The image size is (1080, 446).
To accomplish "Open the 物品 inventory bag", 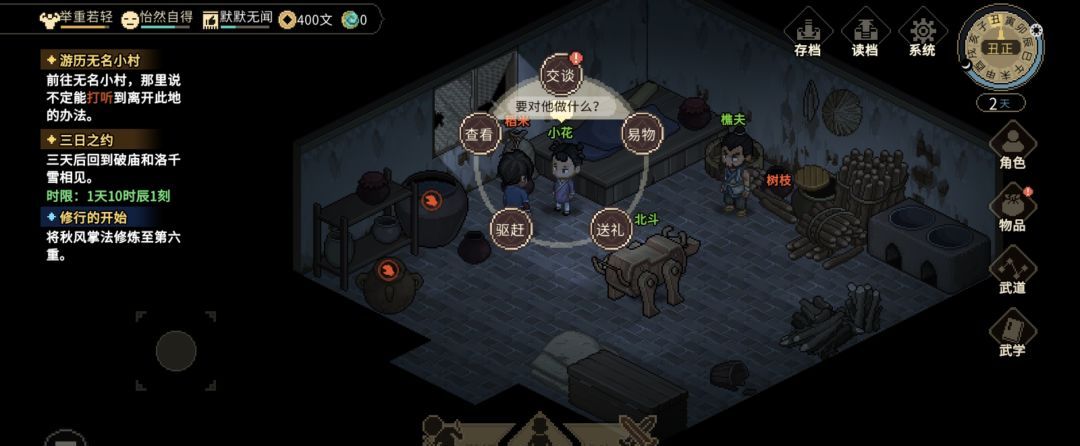I will pyautogui.click(x=1012, y=208).
